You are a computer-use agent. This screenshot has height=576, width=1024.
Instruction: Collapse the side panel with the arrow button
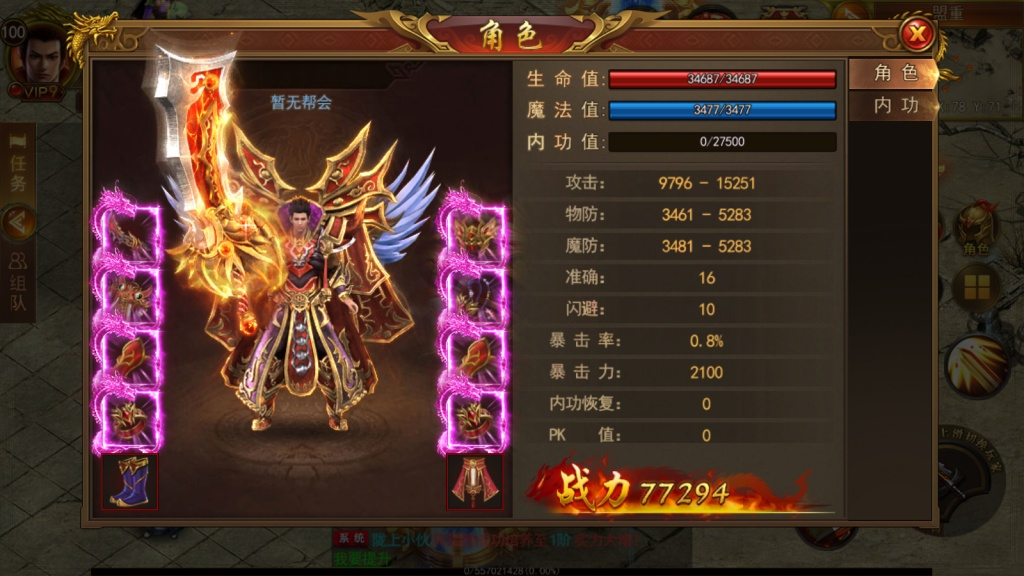[x=18, y=222]
